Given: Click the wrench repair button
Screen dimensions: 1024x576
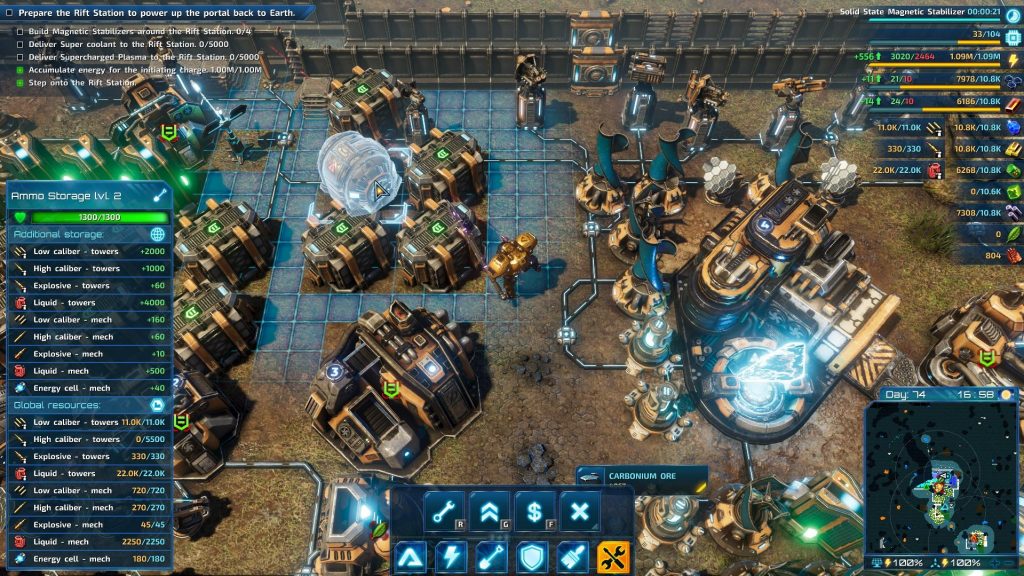Looking at the screenshot, I should click(444, 512).
